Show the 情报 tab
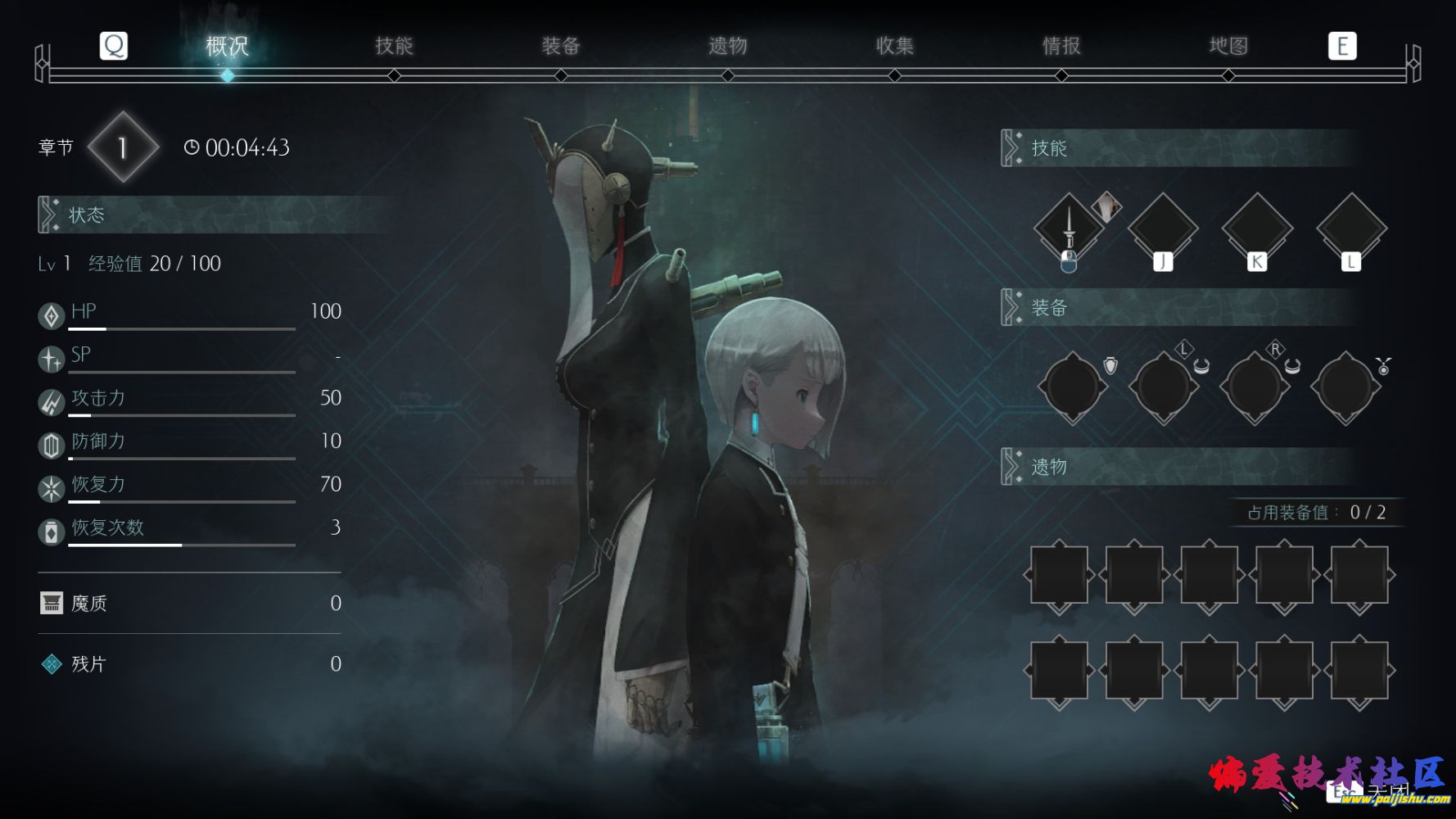 coord(1061,46)
